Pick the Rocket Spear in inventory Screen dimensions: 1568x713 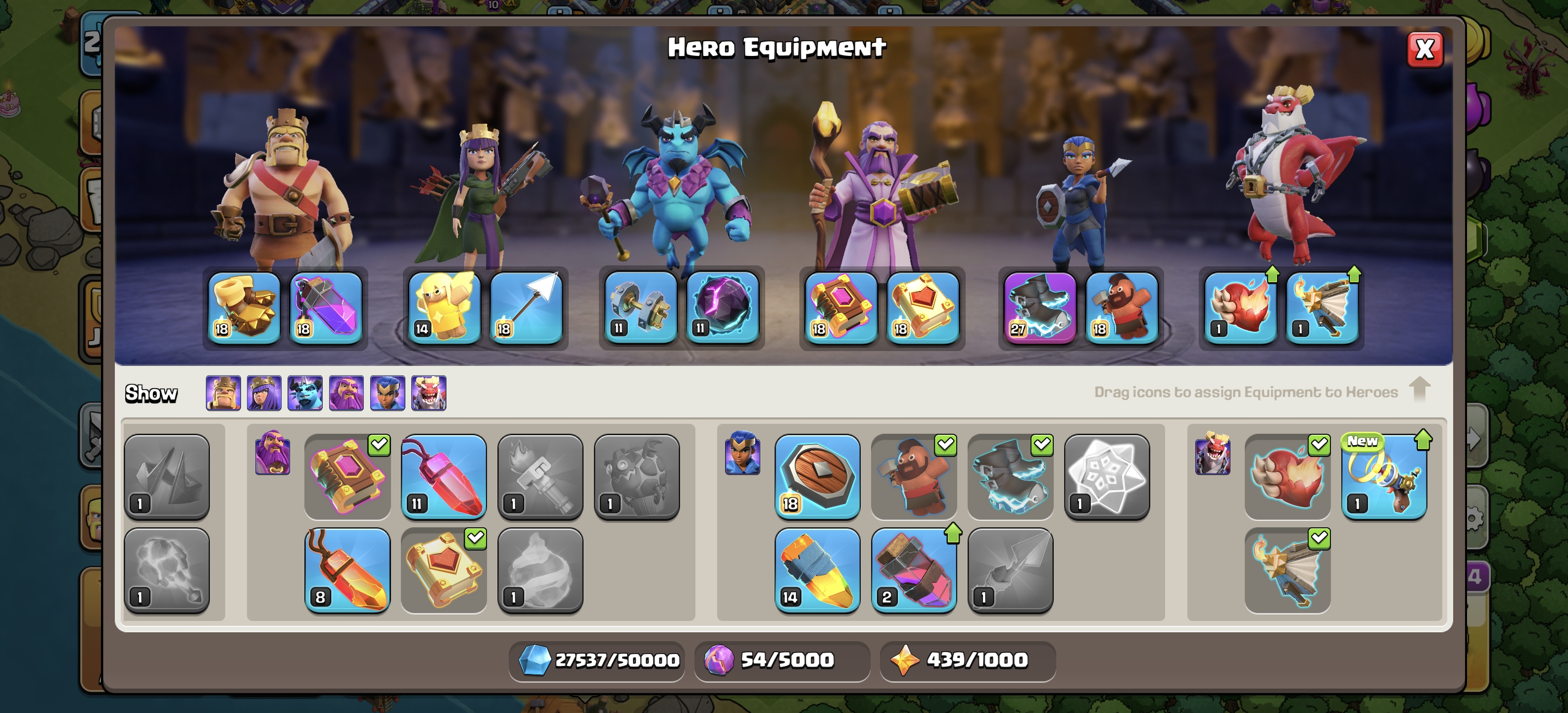pyautogui.click(x=817, y=570)
